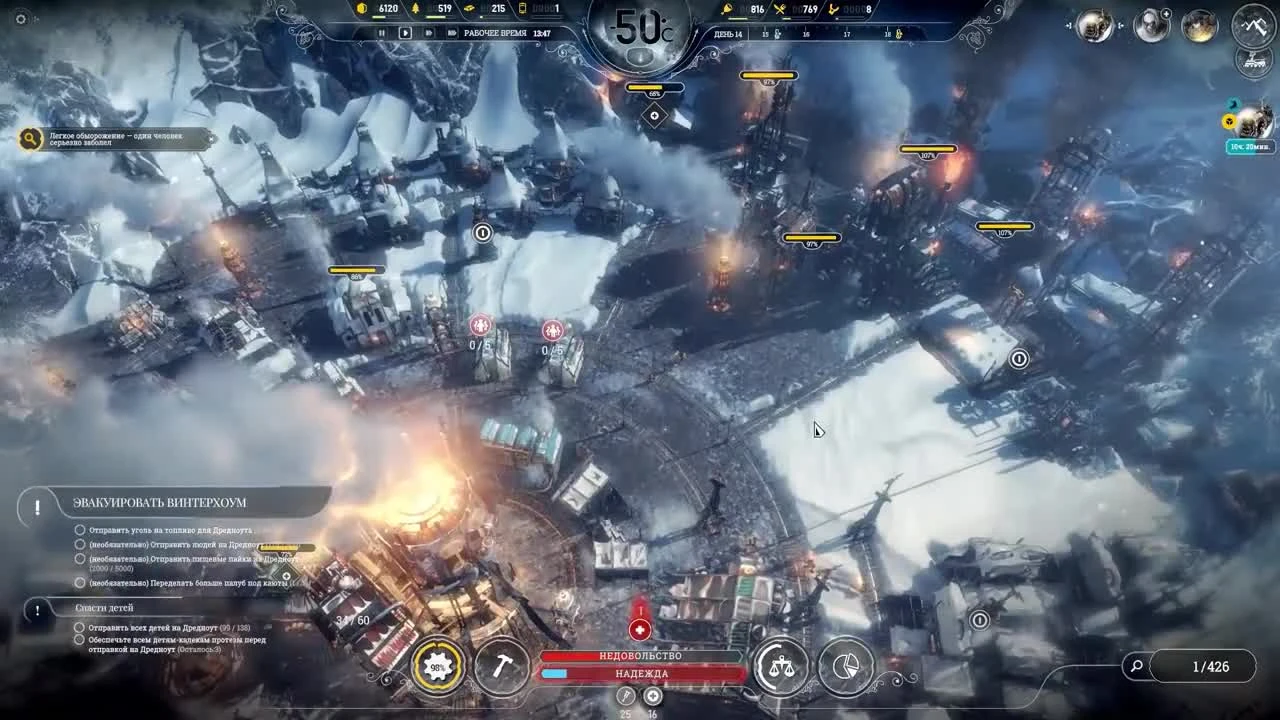Open the build menu via the hammer icon
Image resolution: width=1280 pixels, height=720 pixels.
[x=502, y=666]
